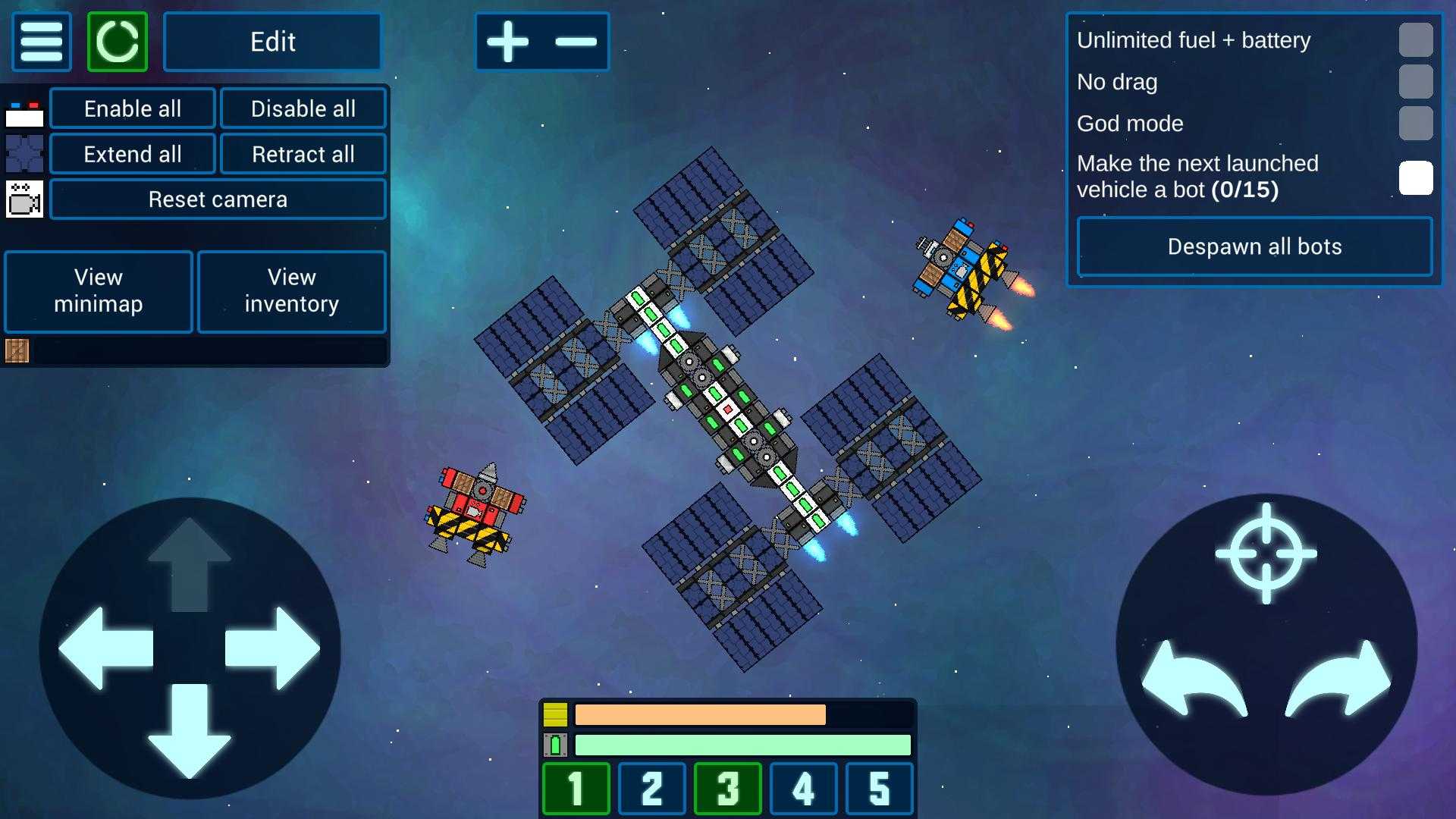
Task: Toggle Unlimited fuel + battery
Action: tap(1415, 40)
